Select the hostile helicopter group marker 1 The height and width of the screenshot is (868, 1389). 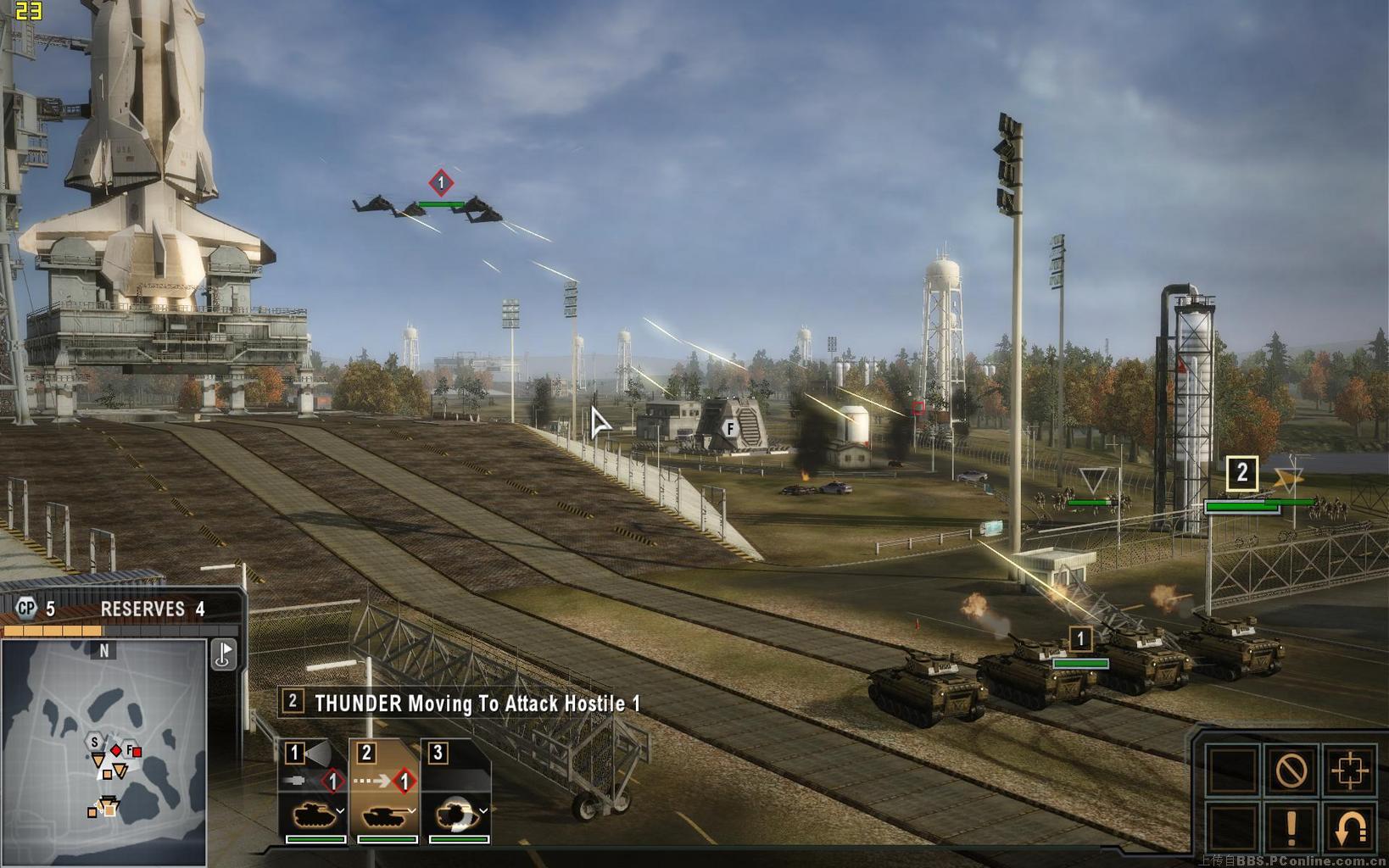pyautogui.click(x=440, y=182)
